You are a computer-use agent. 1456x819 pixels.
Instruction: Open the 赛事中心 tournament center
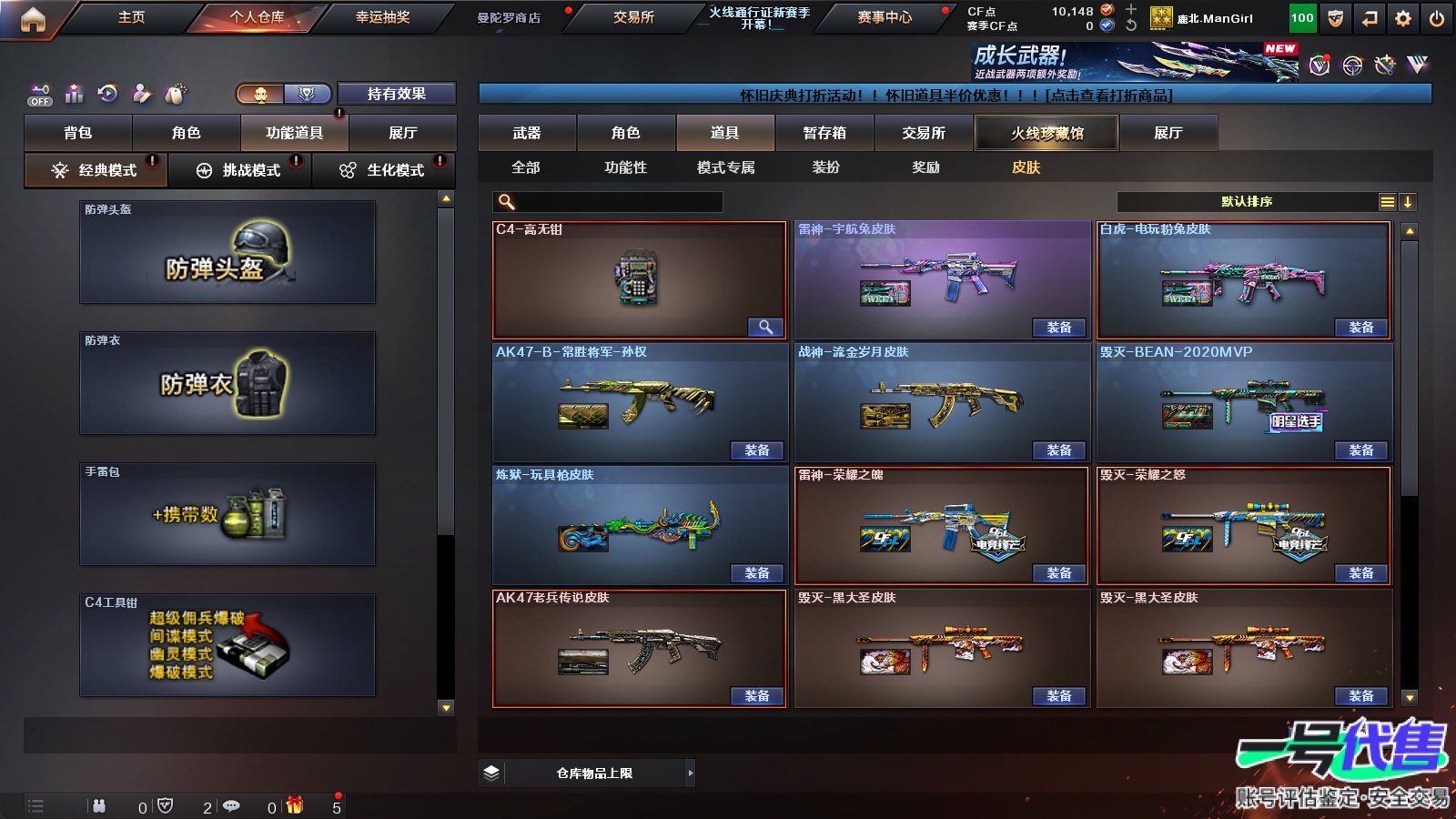[x=884, y=17]
